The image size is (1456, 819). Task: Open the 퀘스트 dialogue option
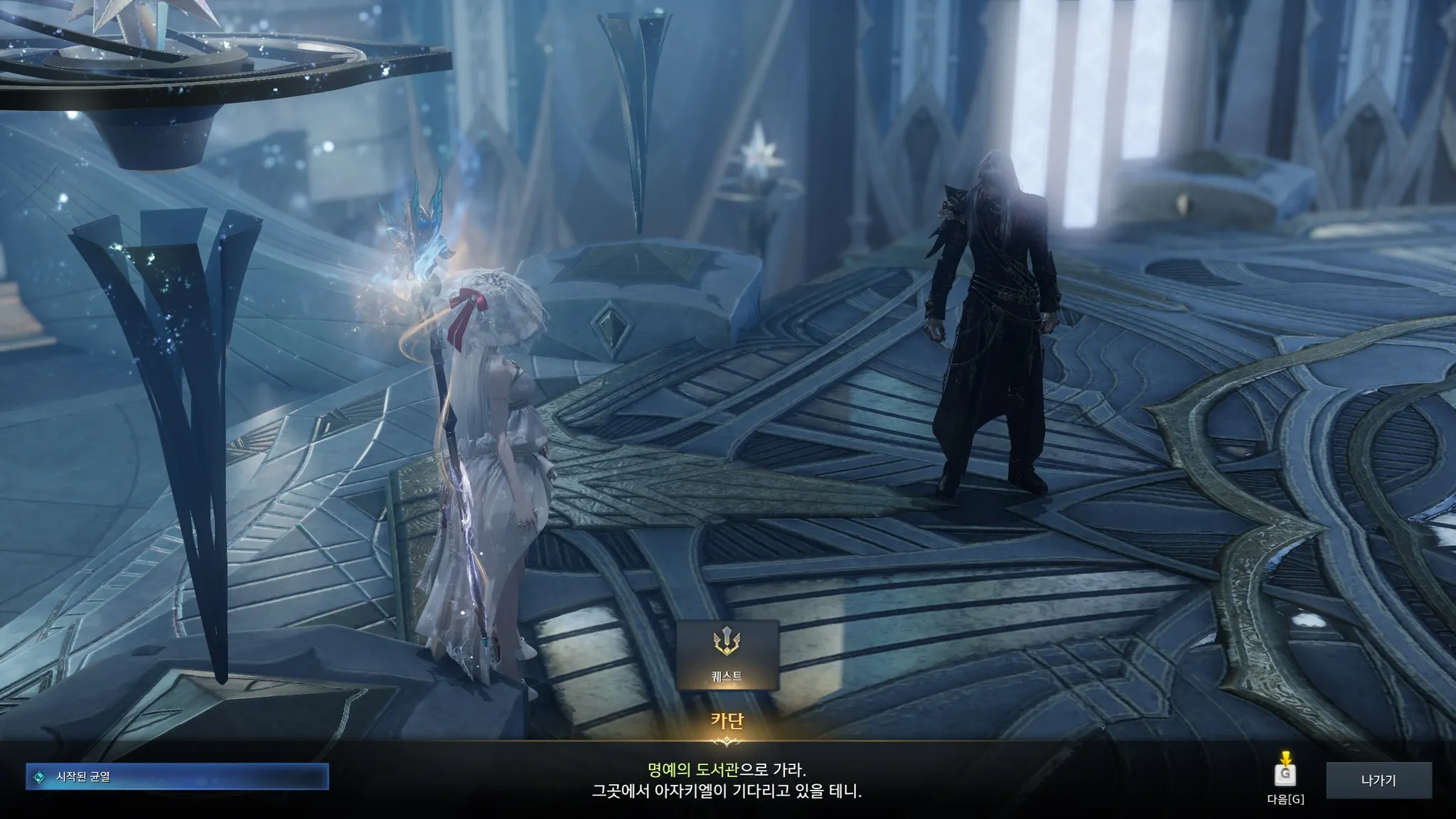727,655
